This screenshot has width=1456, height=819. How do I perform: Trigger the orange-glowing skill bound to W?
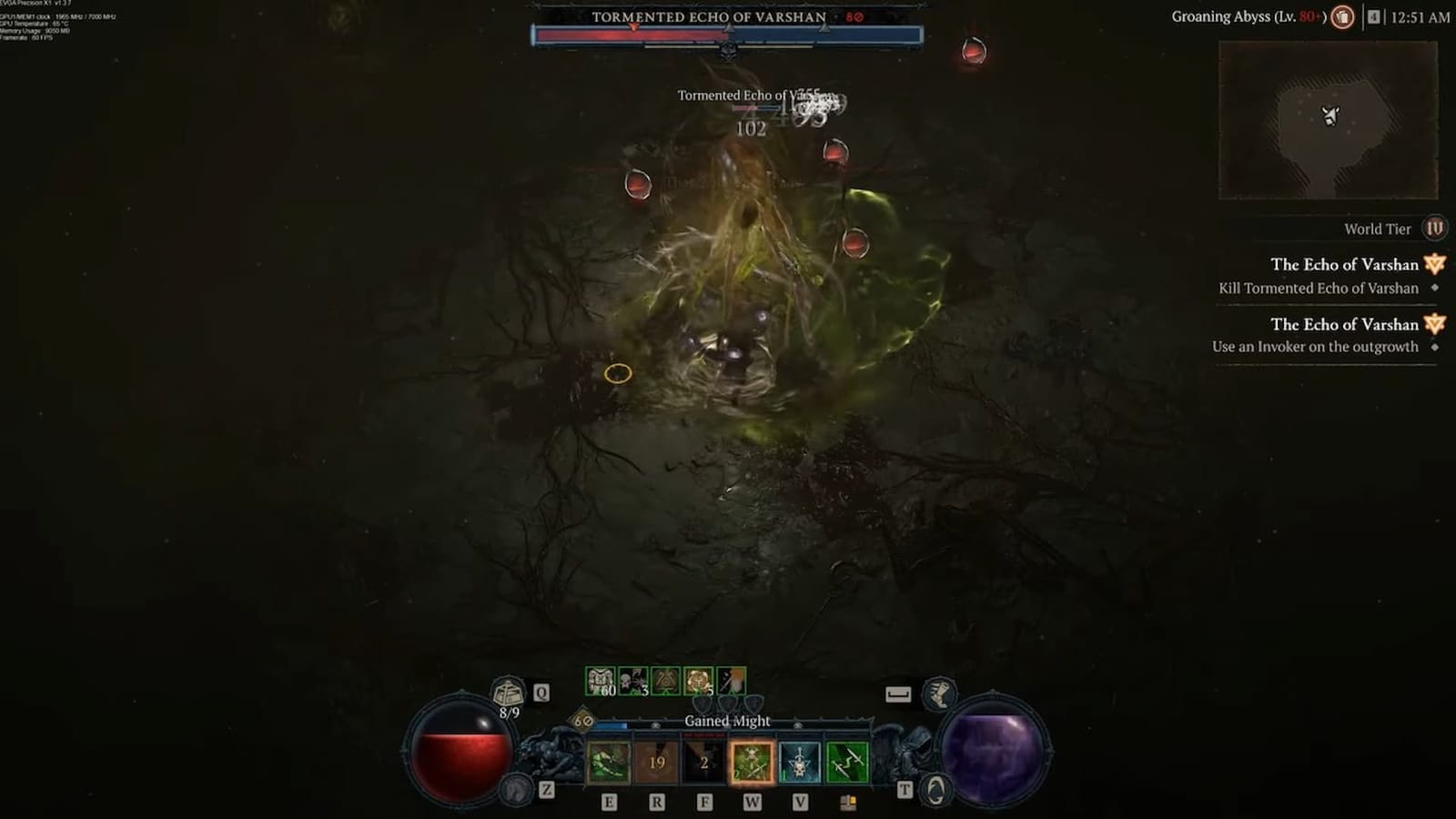coord(752,763)
